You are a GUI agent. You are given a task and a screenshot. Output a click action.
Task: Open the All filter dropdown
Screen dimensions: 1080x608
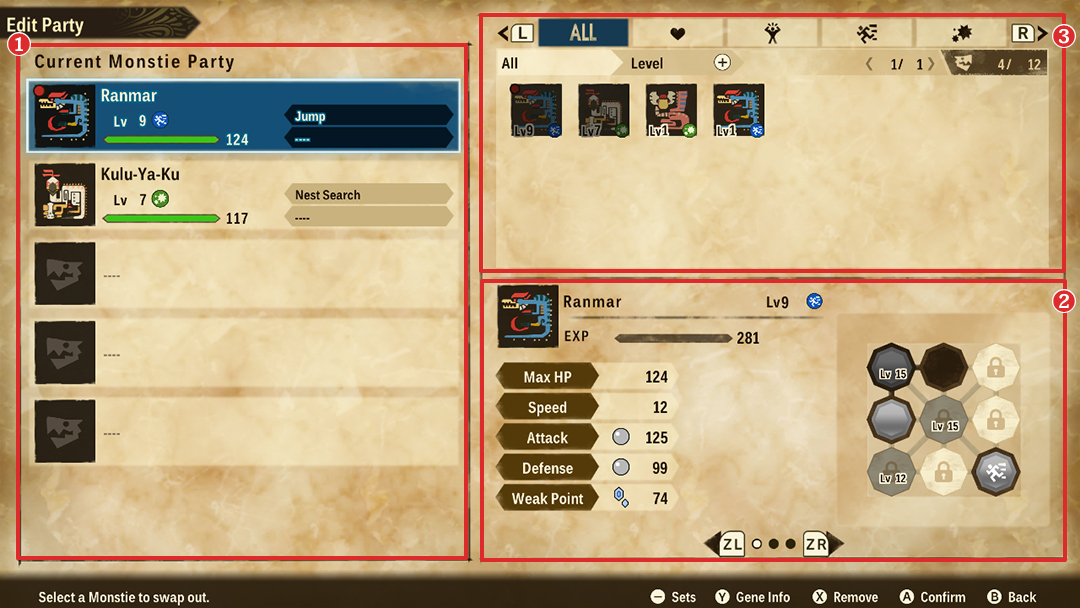tap(555, 63)
